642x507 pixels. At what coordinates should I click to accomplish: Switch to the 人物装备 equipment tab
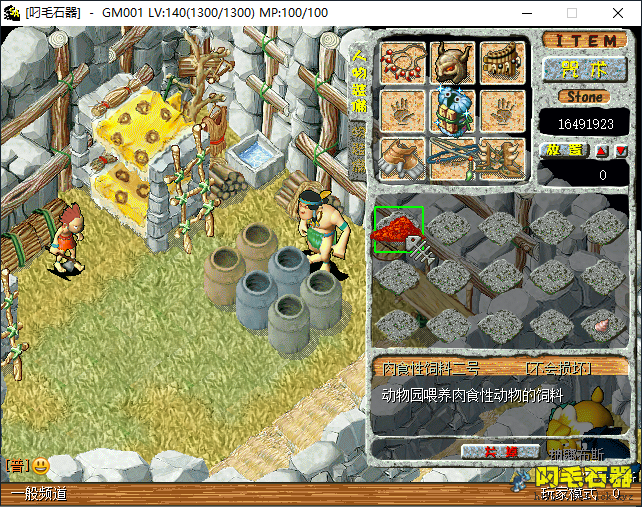[359, 80]
